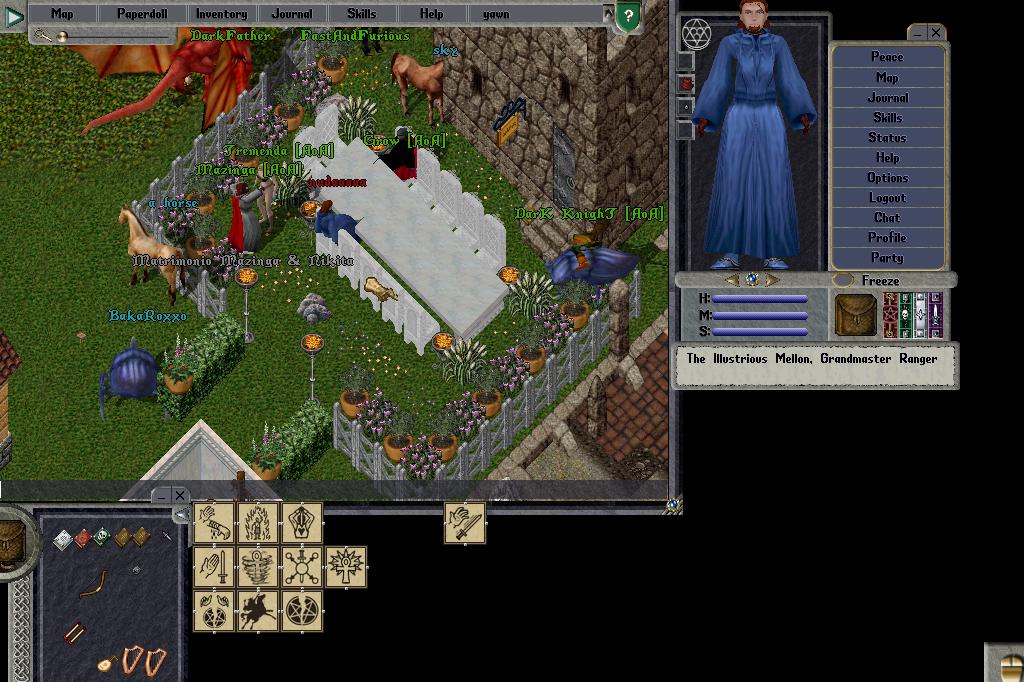Open the Options menu on the paperdoll
1024x682 pixels.
pos(887,177)
